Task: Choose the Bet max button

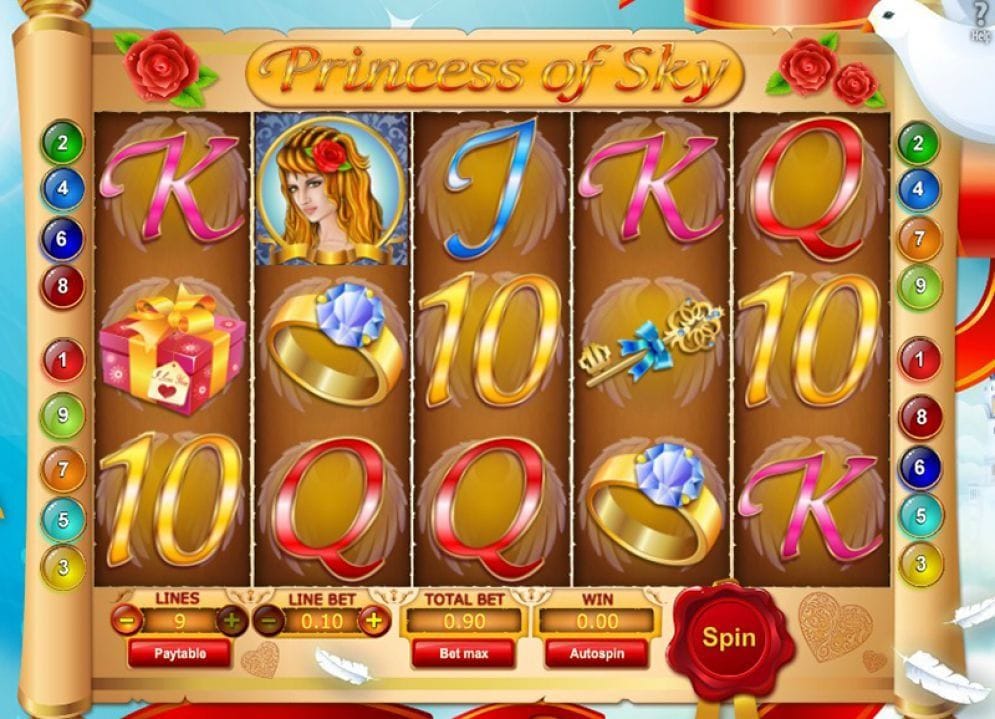Action: pos(463,653)
